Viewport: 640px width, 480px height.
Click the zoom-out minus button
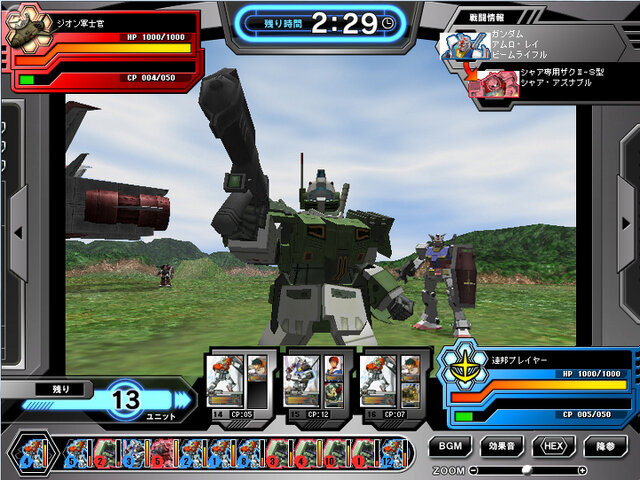click(x=474, y=469)
